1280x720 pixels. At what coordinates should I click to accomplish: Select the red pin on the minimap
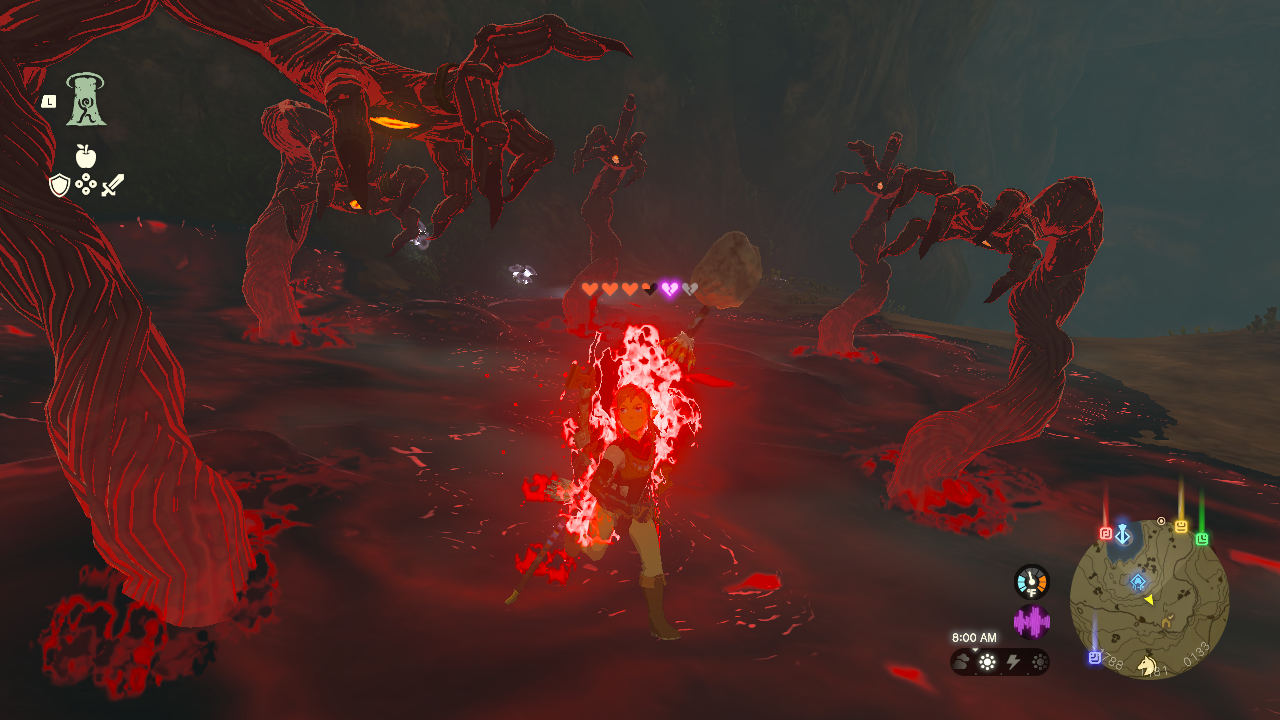pos(1106,534)
